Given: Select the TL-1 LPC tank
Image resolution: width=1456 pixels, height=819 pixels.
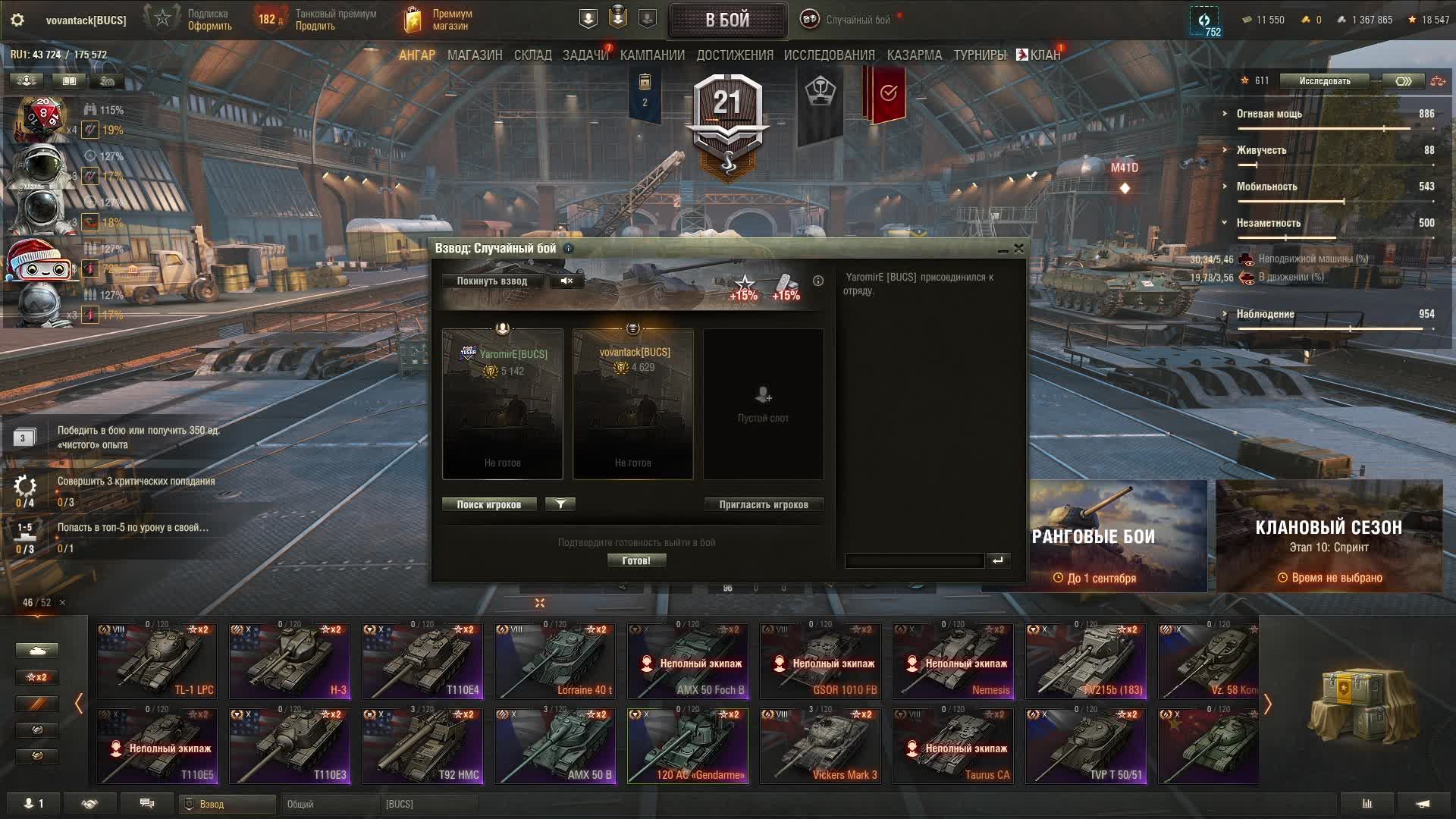Looking at the screenshot, I should pyautogui.click(x=157, y=661).
